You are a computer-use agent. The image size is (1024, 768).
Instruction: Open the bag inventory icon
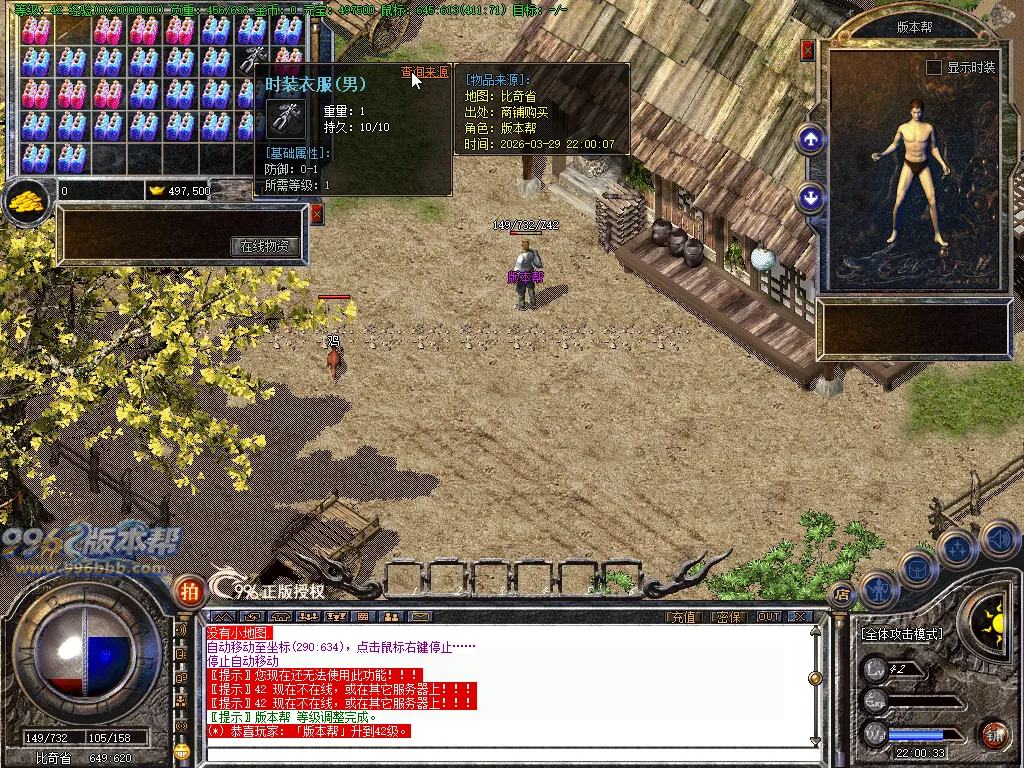[918, 568]
